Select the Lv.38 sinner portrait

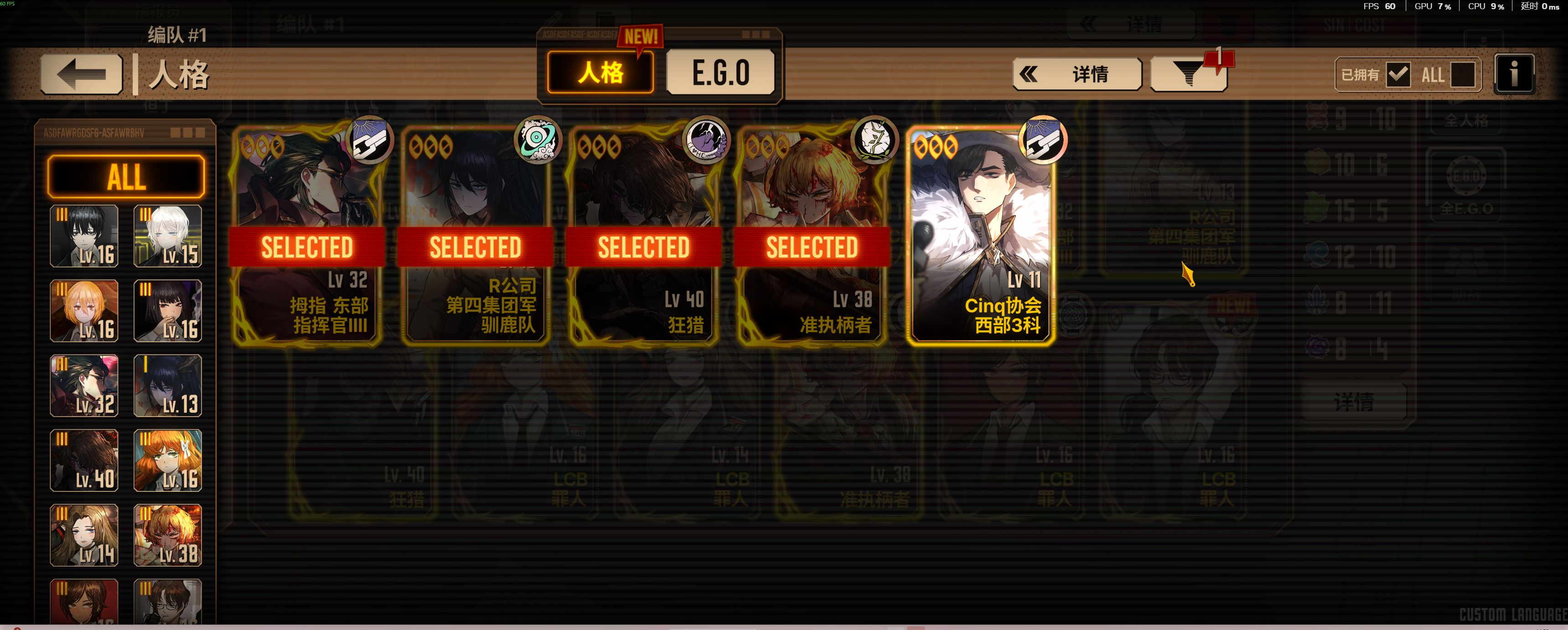tap(167, 536)
